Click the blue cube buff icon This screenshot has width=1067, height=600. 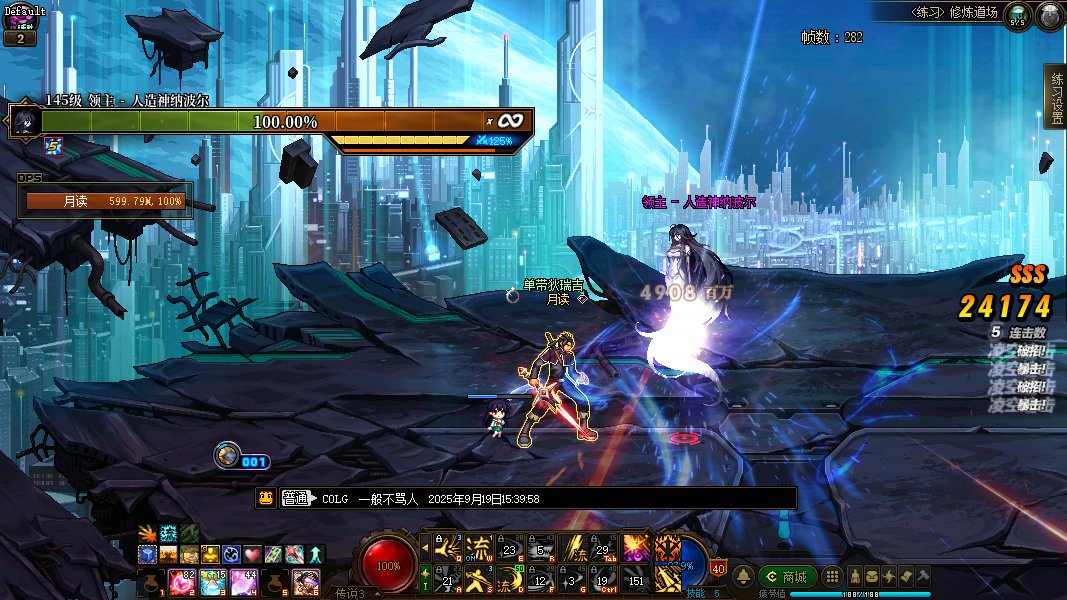[146, 554]
